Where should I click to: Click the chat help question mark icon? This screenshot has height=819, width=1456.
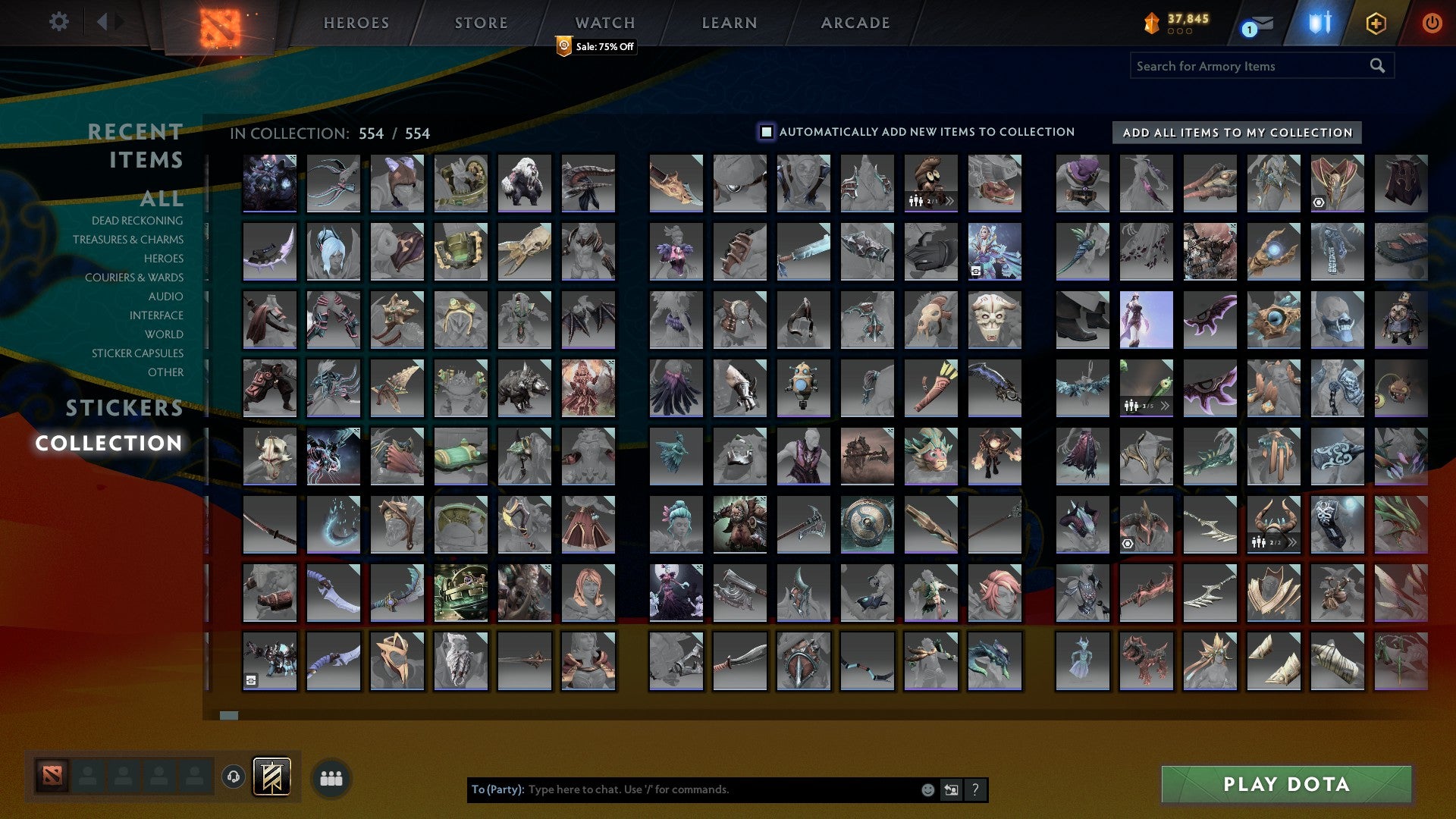(x=974, y=789)
